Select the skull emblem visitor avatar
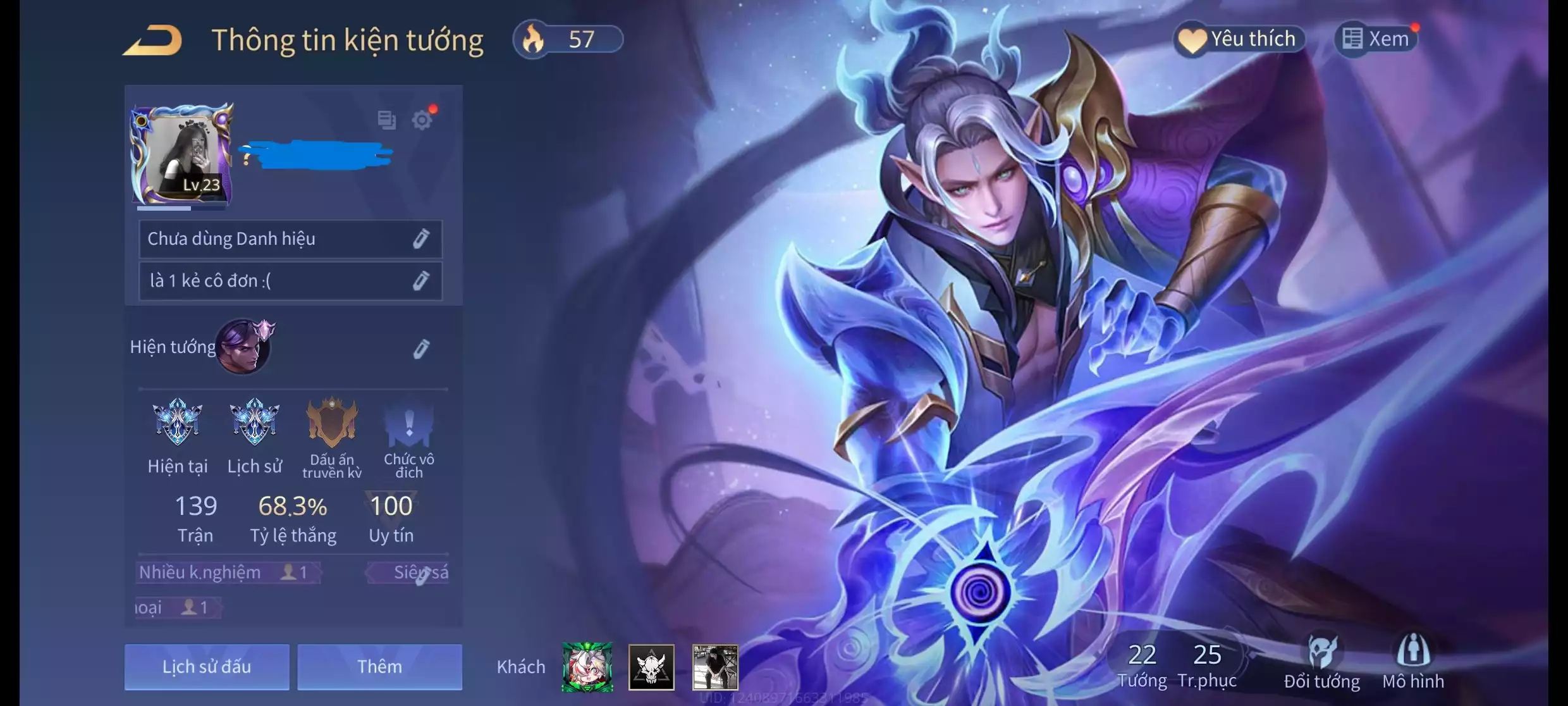This screenshot has height=706, width=1568. (x=651, y=667)
